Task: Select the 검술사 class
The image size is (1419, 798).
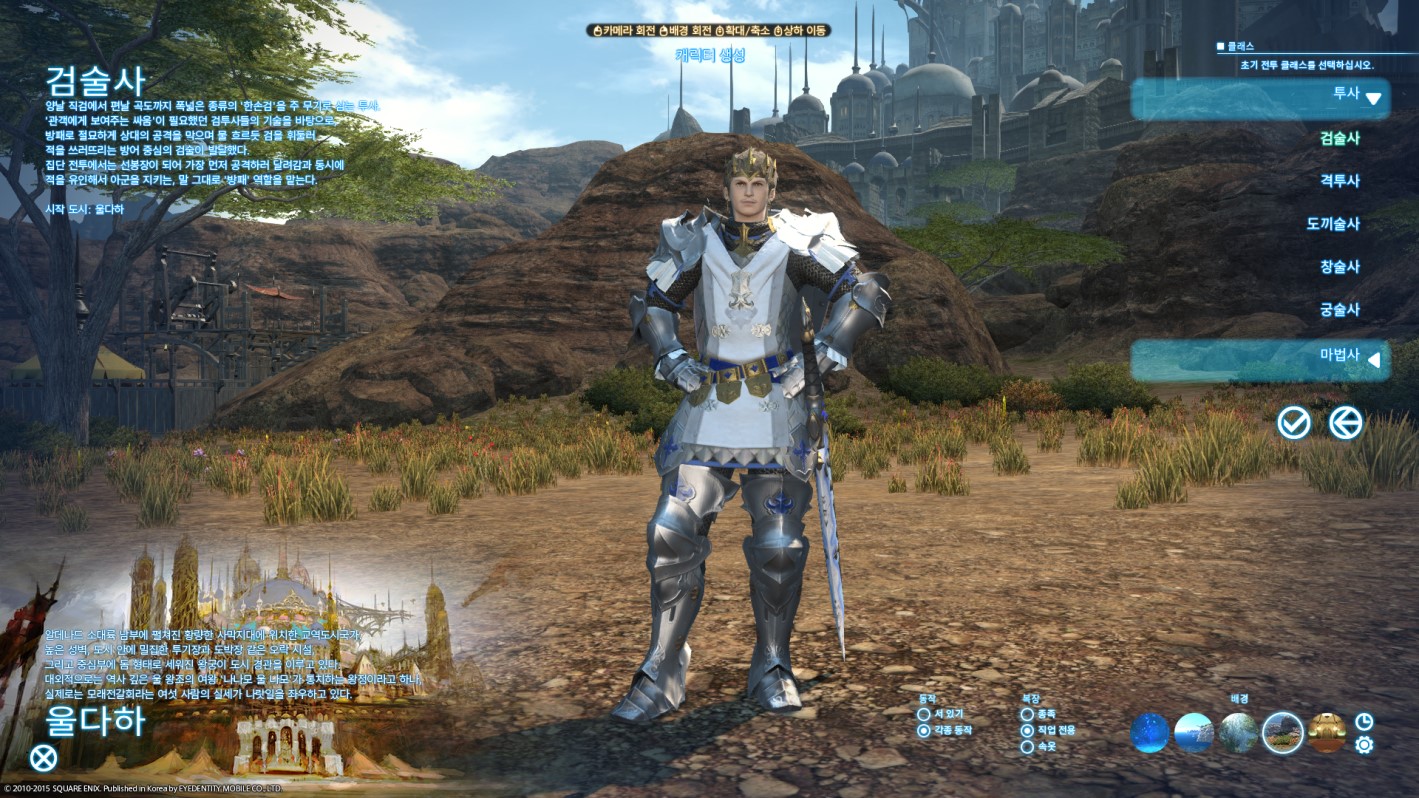Action: pyautogui.click(x=1339, y=139)
